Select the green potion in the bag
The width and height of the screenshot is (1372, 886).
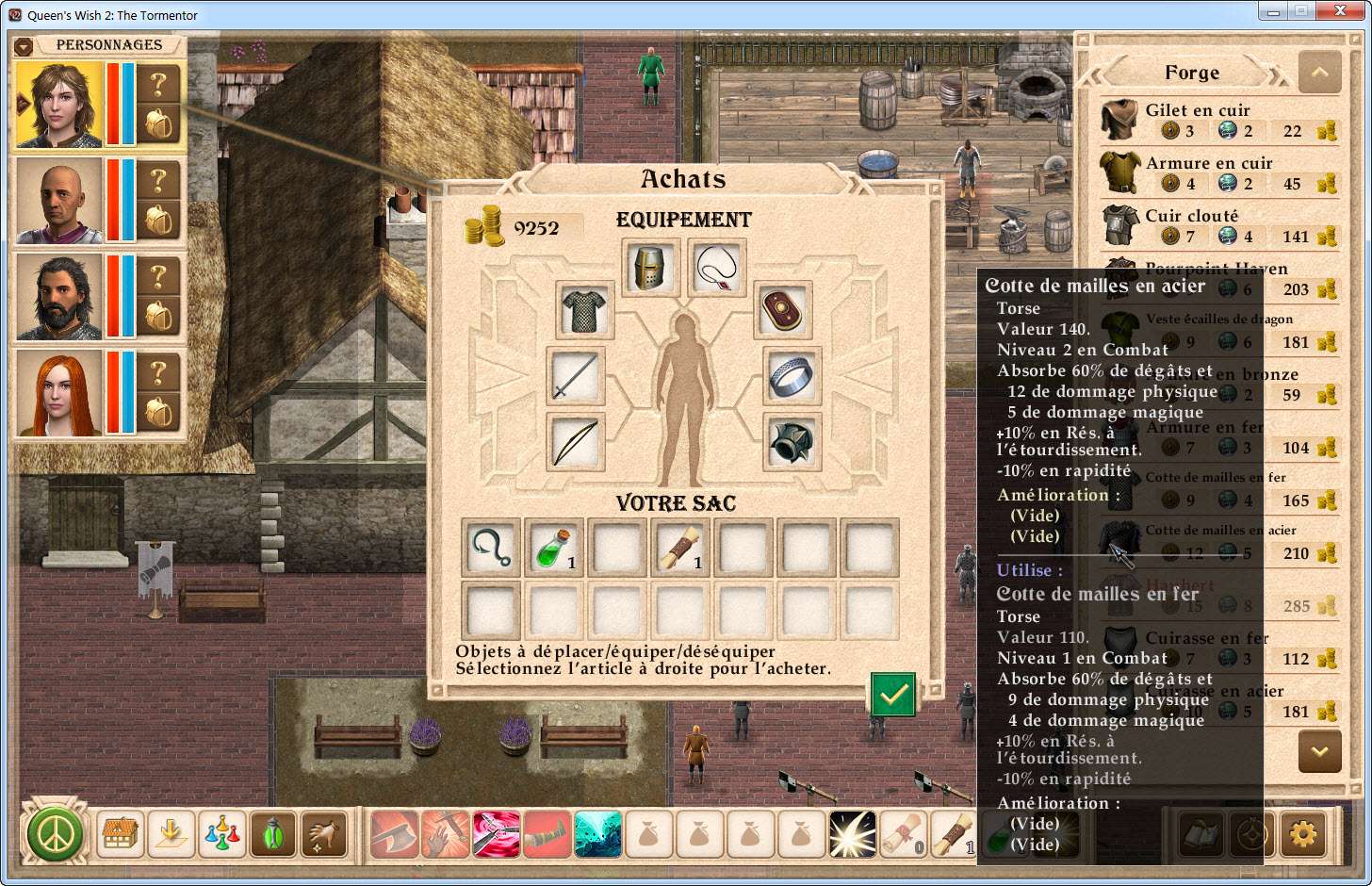pyautogui.click(x=553, y=548)
